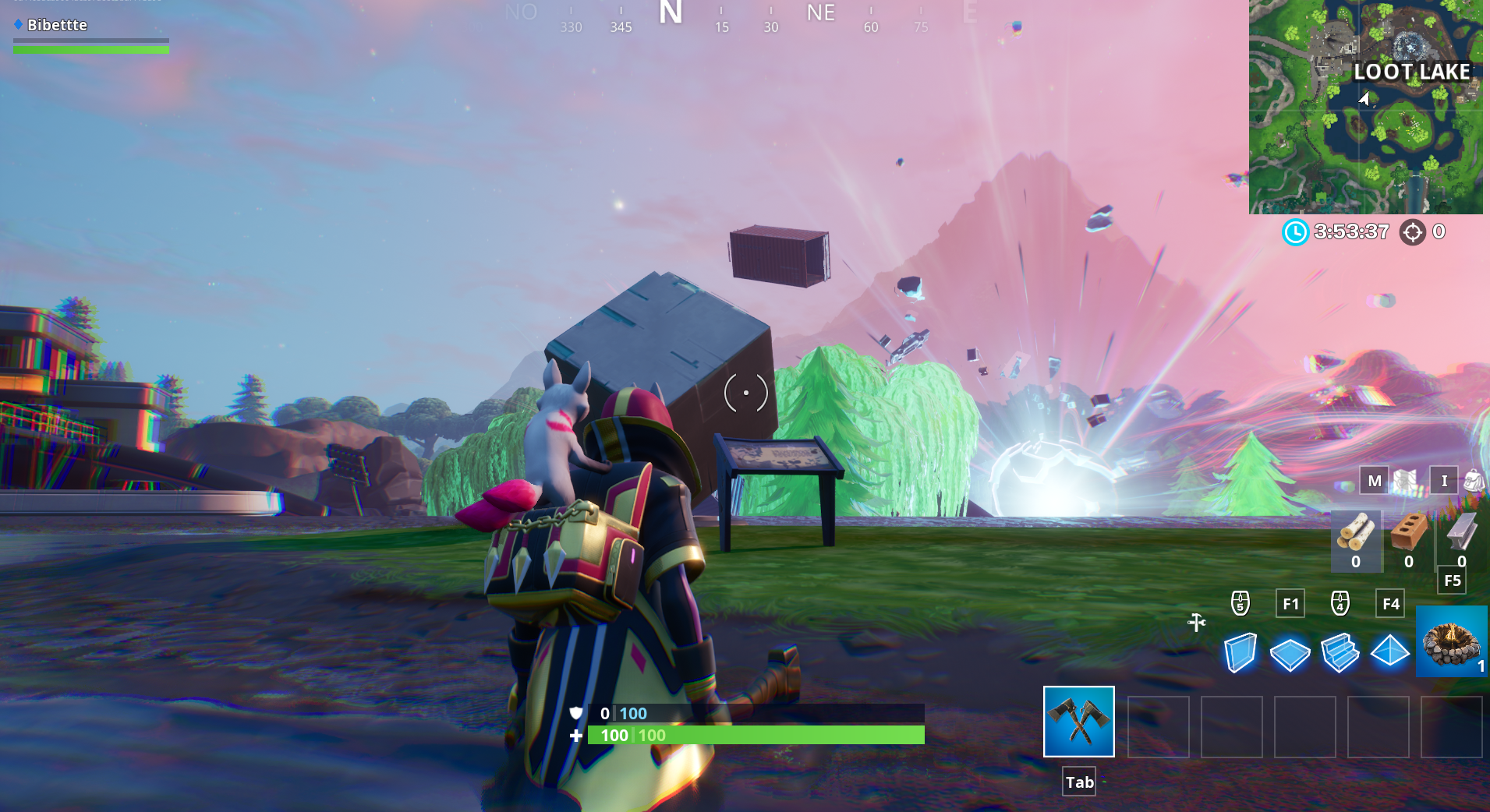Open inventory via the I icon
1490x812 pixels.
click(x=1443, y=481)
